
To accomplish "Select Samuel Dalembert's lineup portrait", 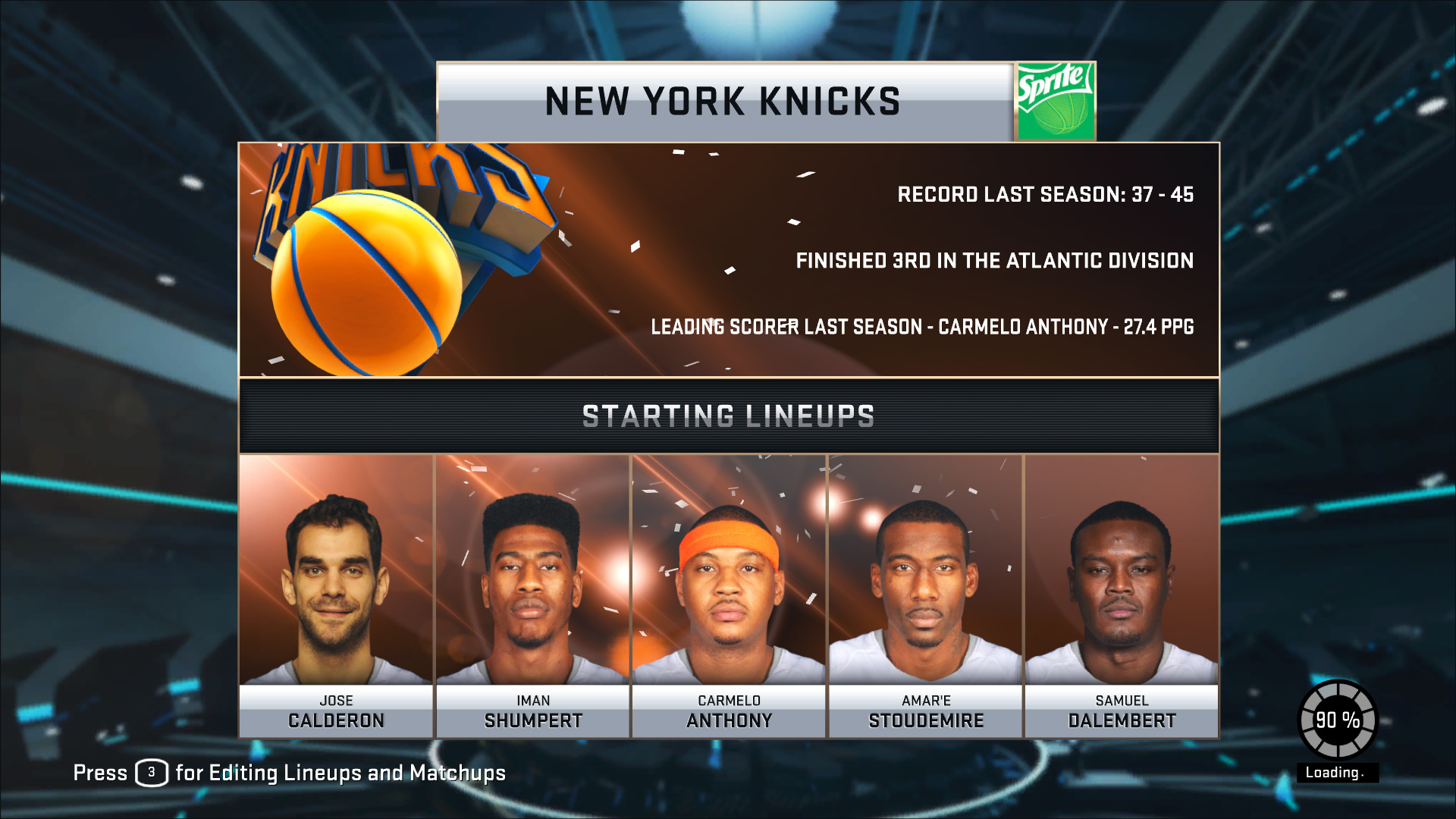I will click(x=1122, y=595).
